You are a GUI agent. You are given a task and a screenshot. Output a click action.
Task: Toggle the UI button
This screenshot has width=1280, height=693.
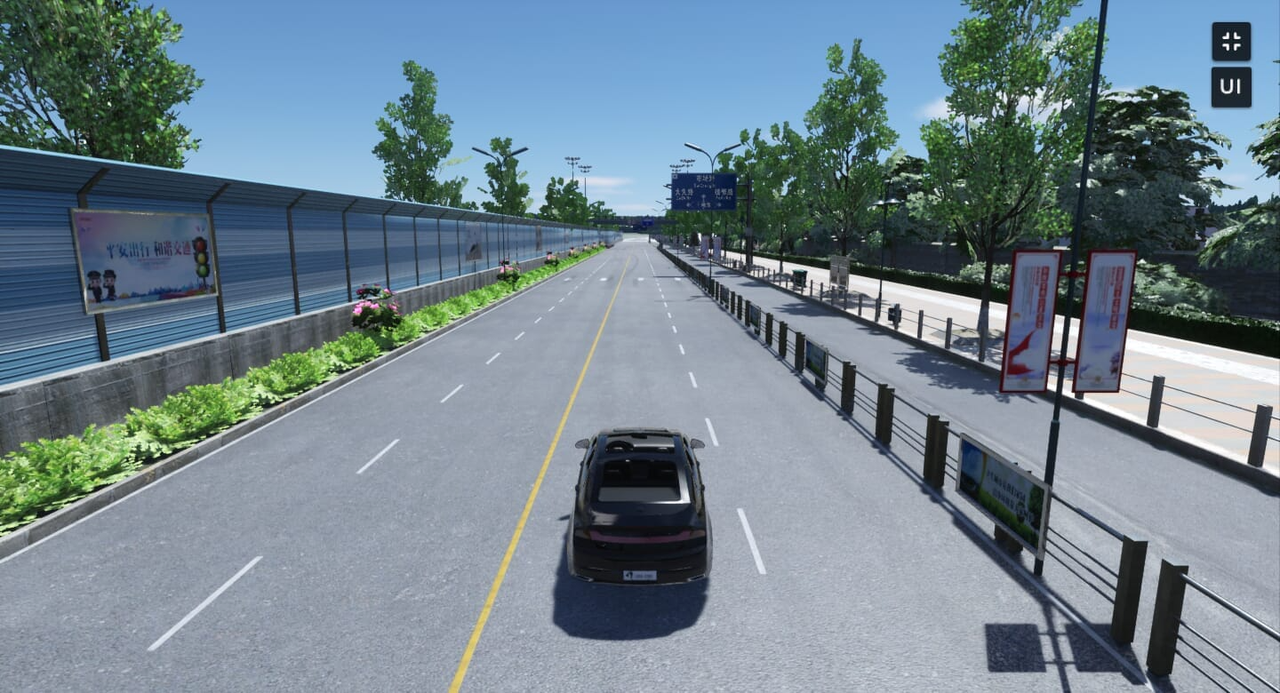[x=1231, y=87]
